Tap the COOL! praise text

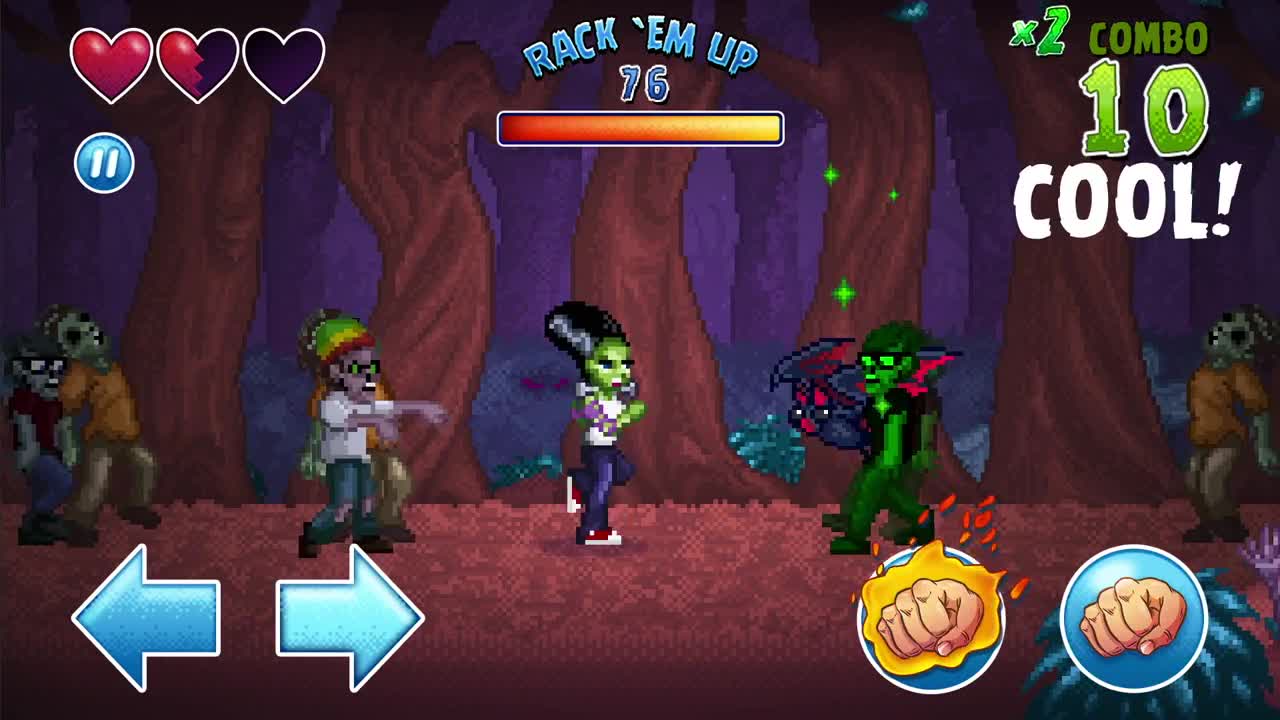tap(1120, 200)
